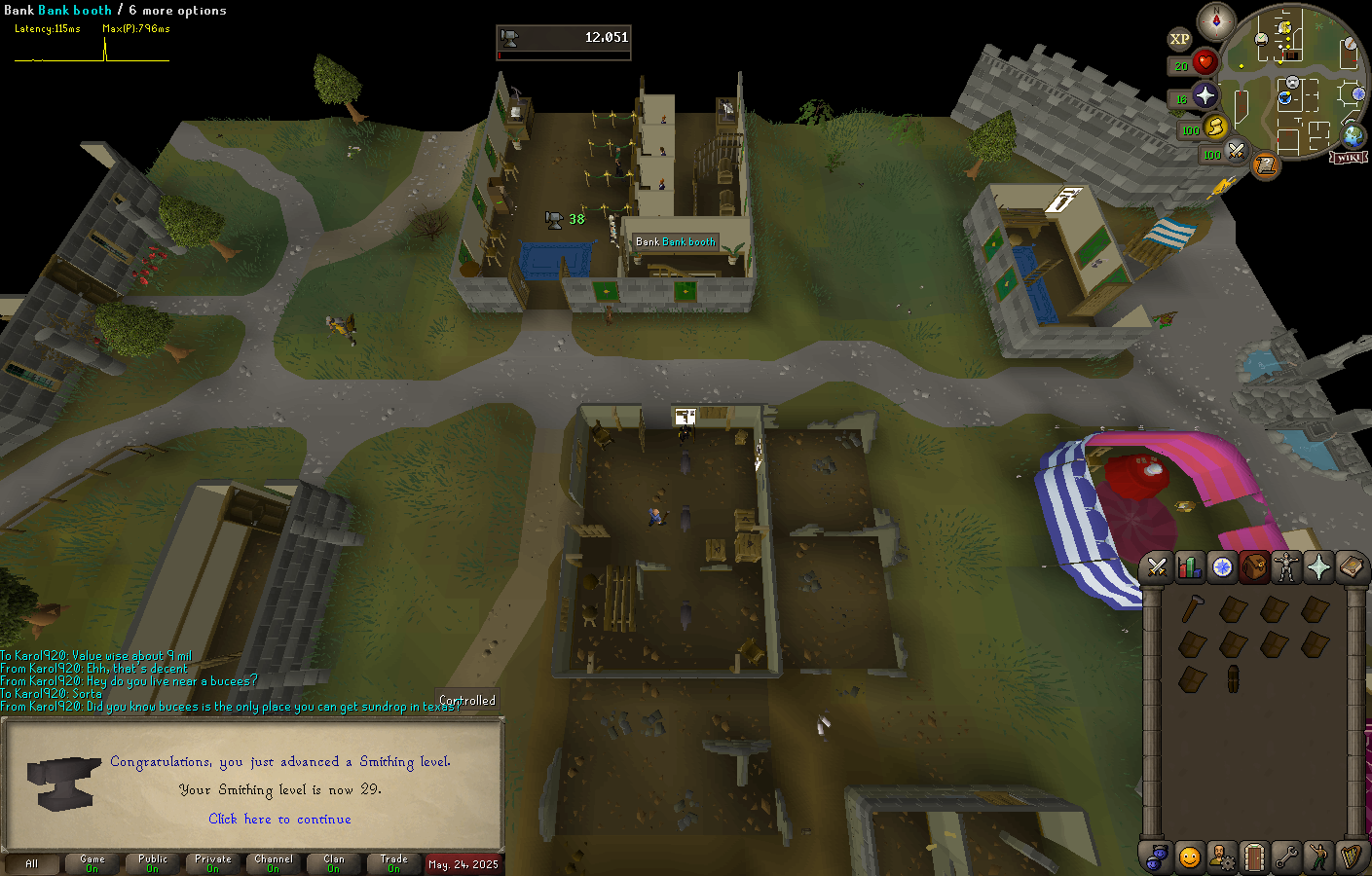Show the Worn Equipment tab
This screenshot has height=876, width=1372.
point(1286,566)
